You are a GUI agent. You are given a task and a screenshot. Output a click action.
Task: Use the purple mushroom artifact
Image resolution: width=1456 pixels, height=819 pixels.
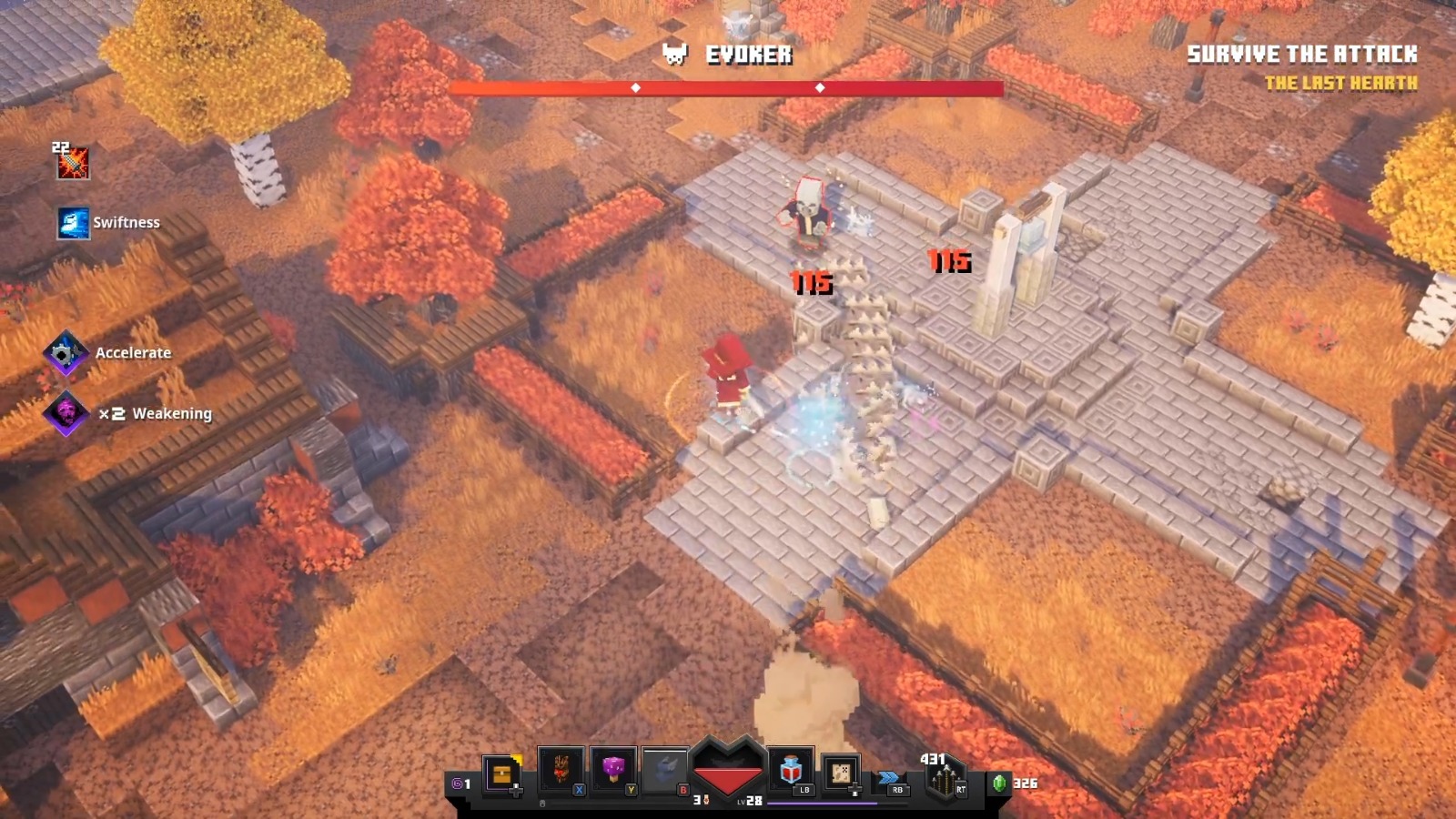[614, 770]
